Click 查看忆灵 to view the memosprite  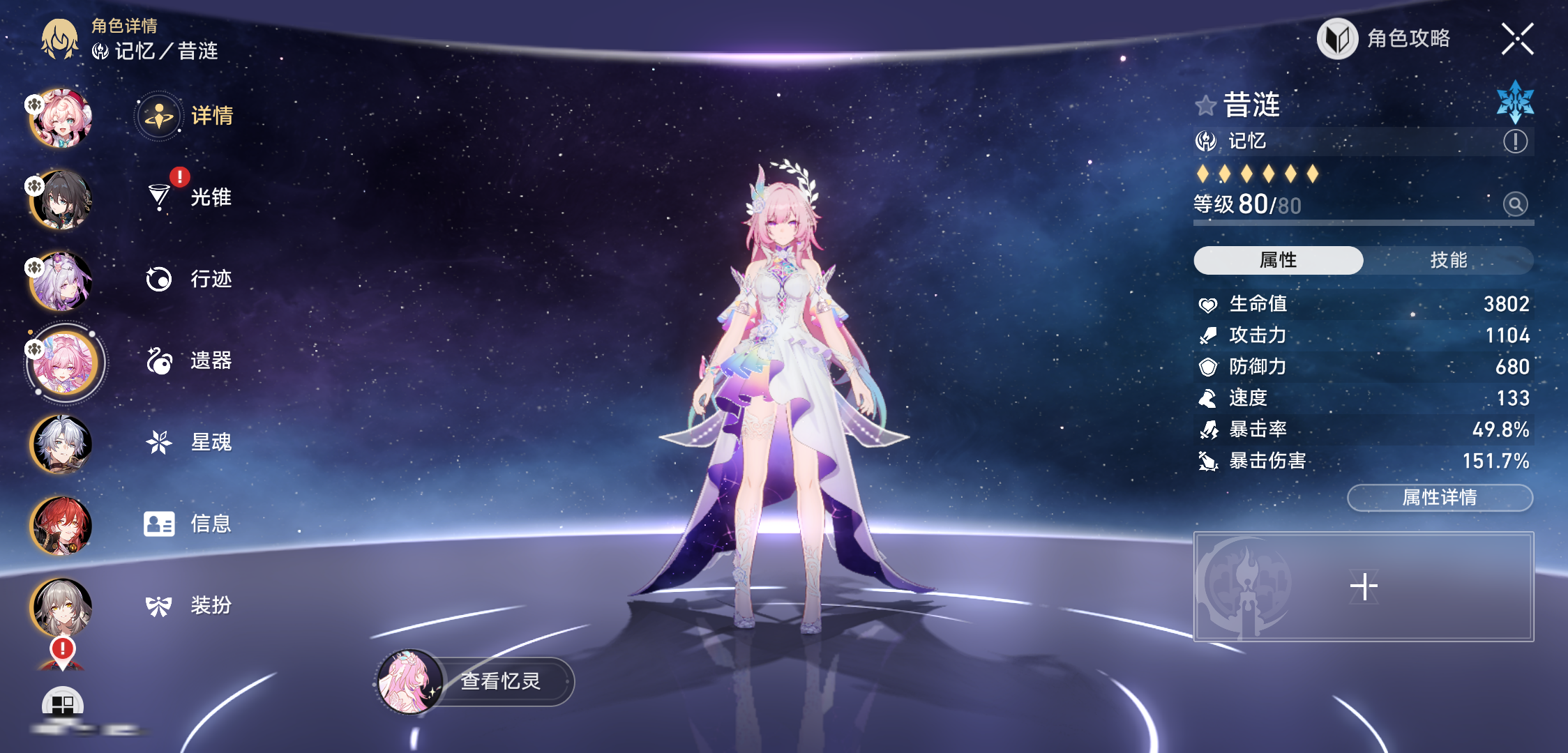point(476,681)
